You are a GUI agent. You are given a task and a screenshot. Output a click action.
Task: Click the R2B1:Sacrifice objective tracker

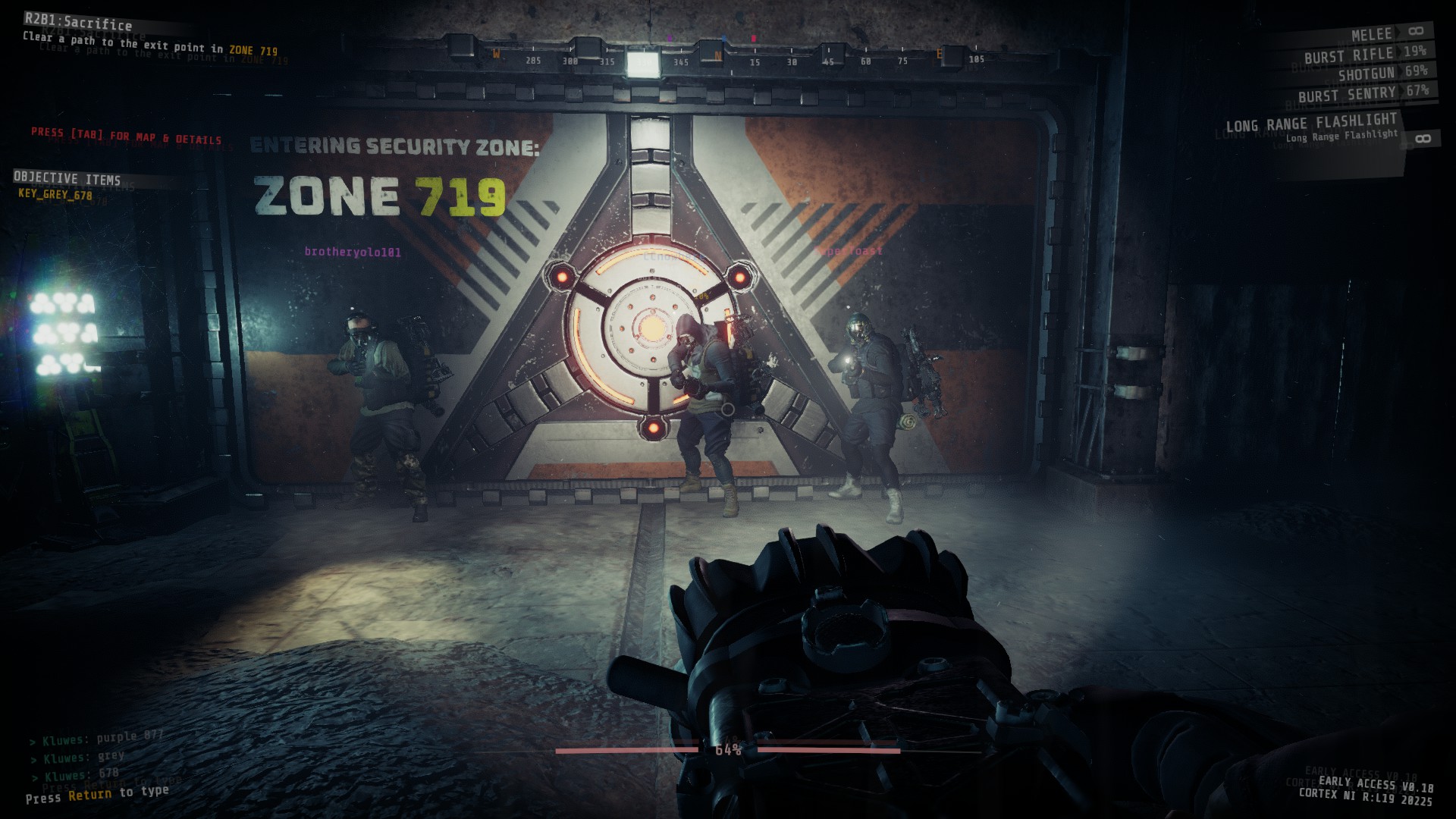[78, 22]
